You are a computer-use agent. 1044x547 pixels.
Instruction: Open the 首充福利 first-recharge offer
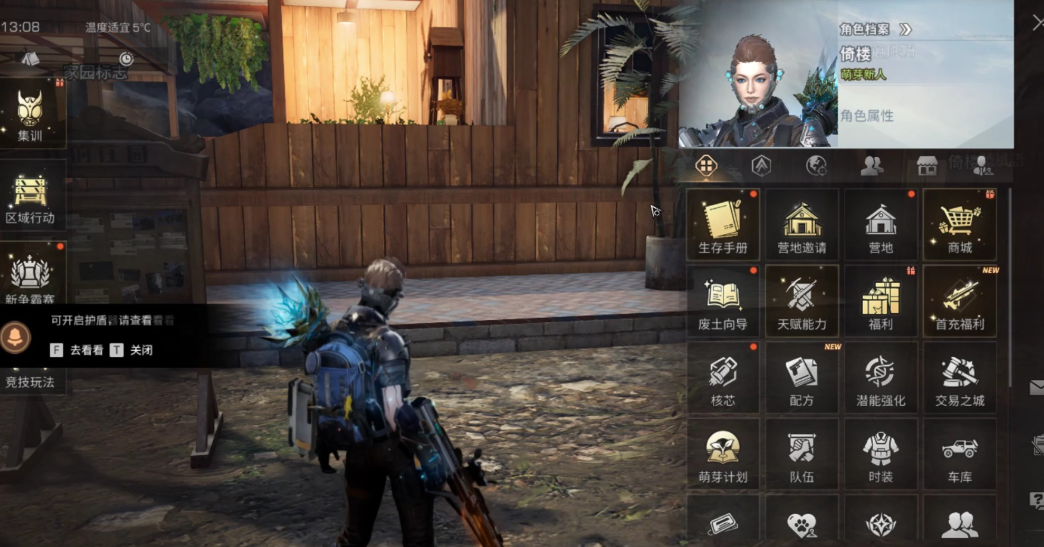tap(959, 301)
